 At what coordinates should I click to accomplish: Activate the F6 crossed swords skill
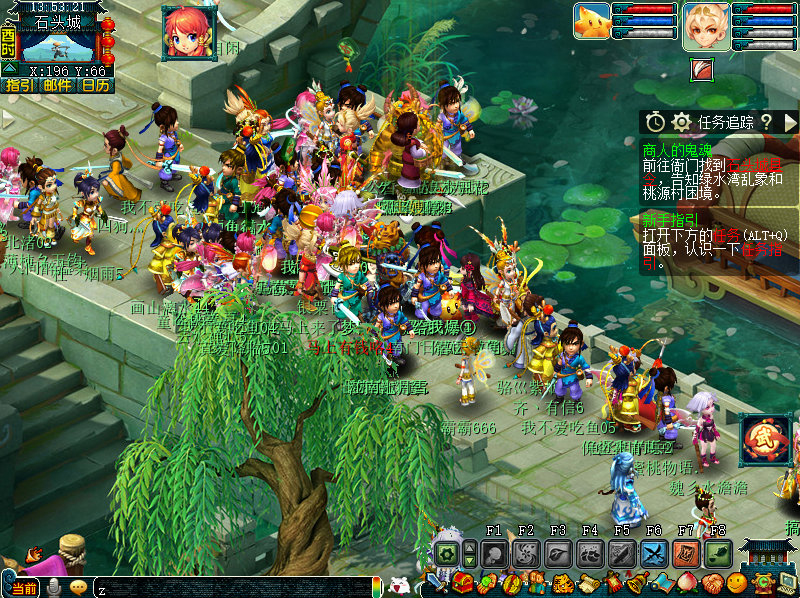click(x=654, y=554)
